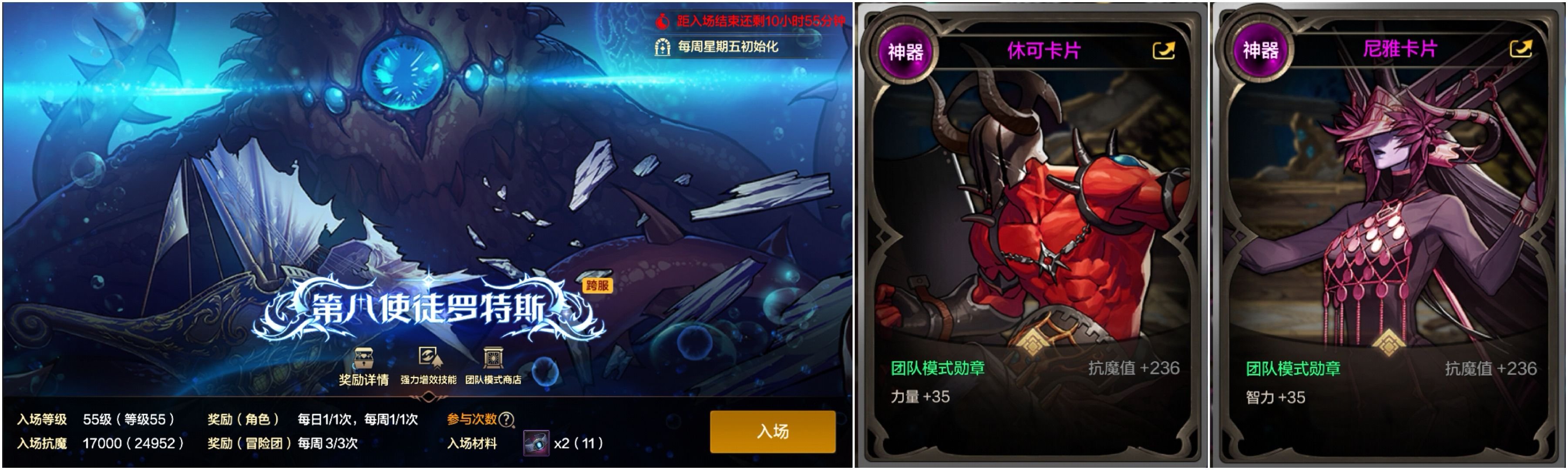
Task: Click the weekly reset gate icon
Action: point(663,47)
